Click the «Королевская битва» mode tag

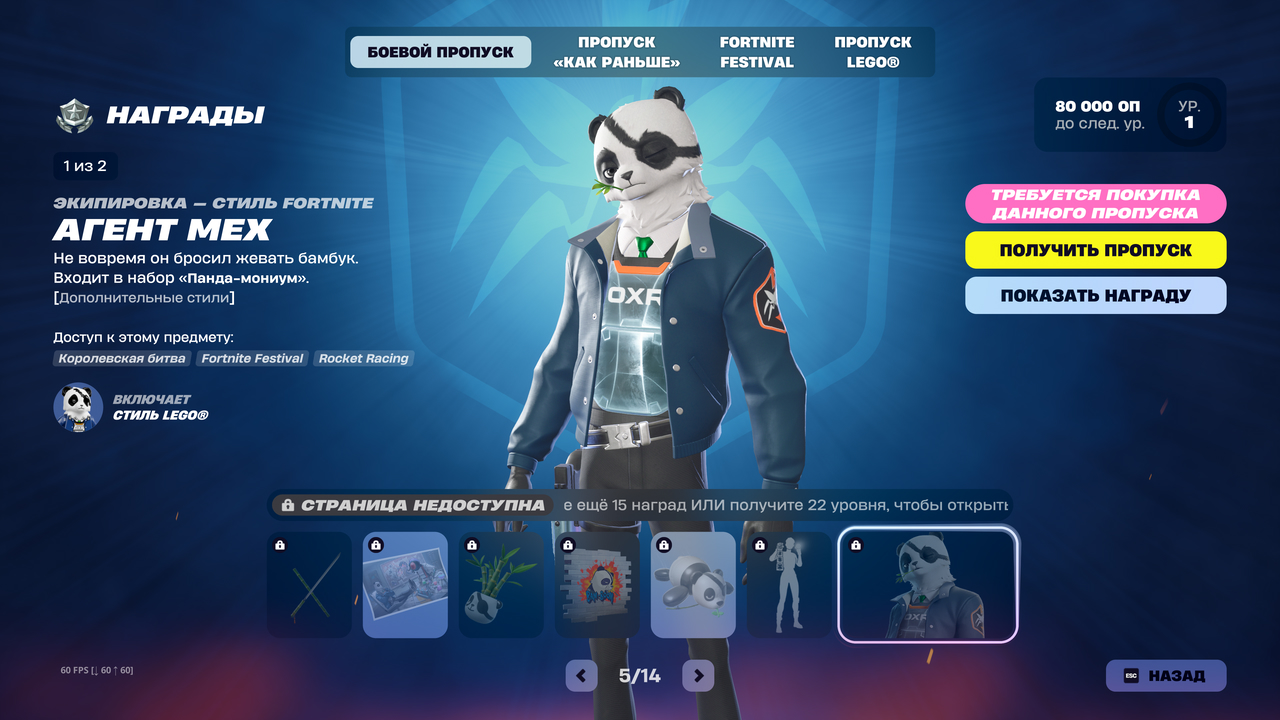(x=123, y=358)
